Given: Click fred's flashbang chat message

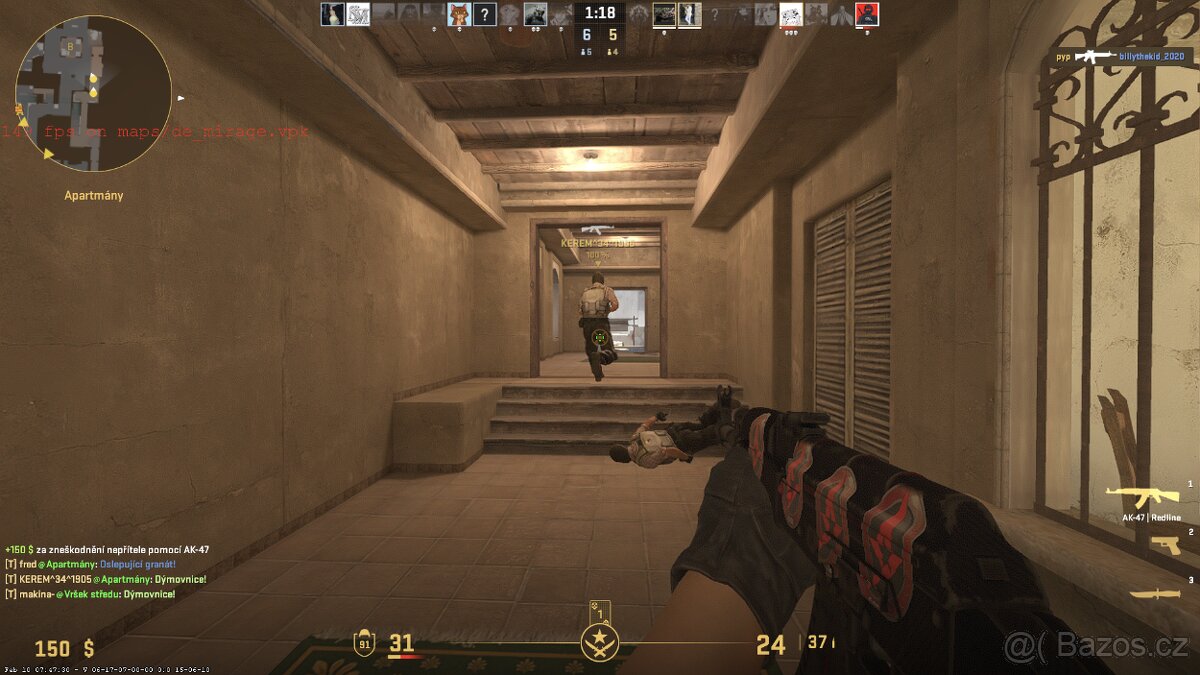Looking at the screenshot, I should pos(90,564).
